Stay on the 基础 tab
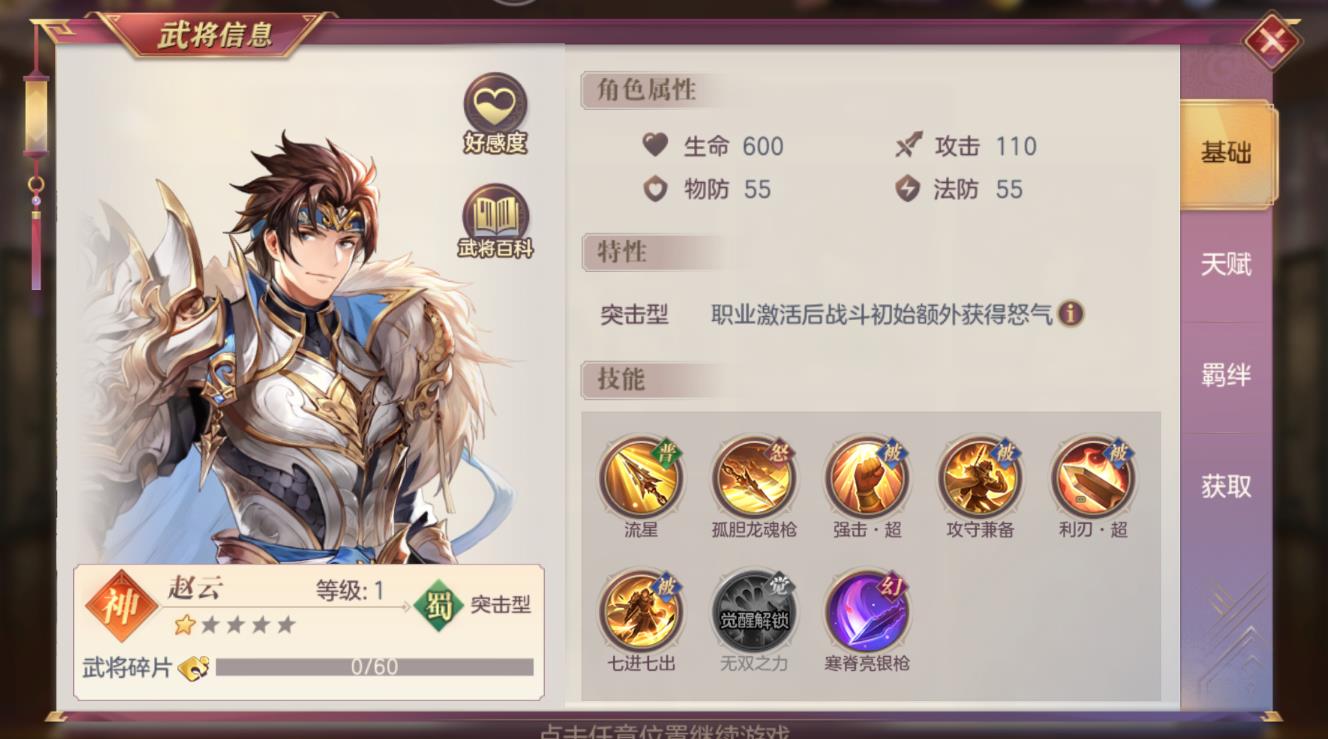Screen dimensions: 1328x739 [1227, 155]
